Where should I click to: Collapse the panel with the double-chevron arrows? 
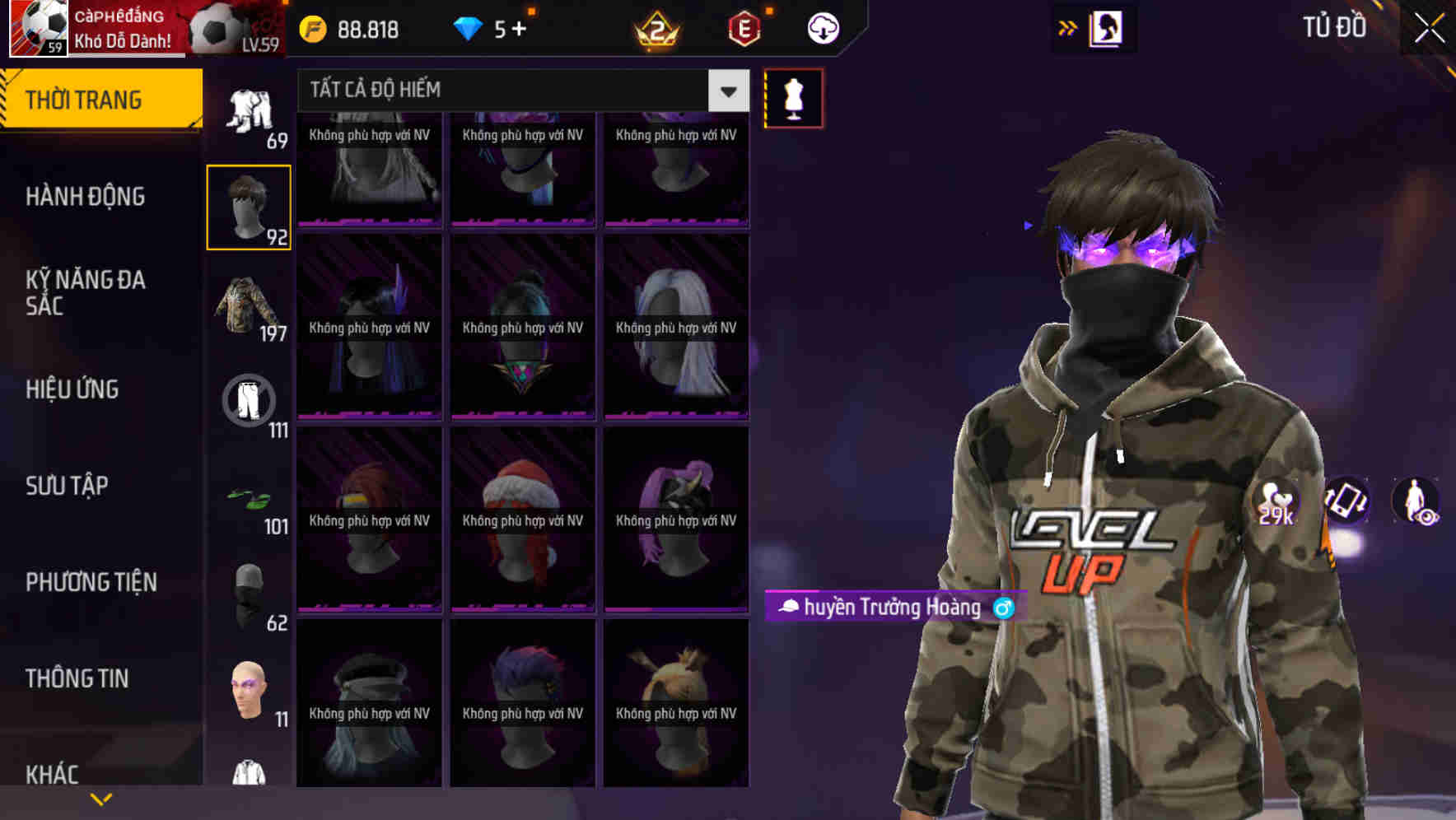point(1066,27)
